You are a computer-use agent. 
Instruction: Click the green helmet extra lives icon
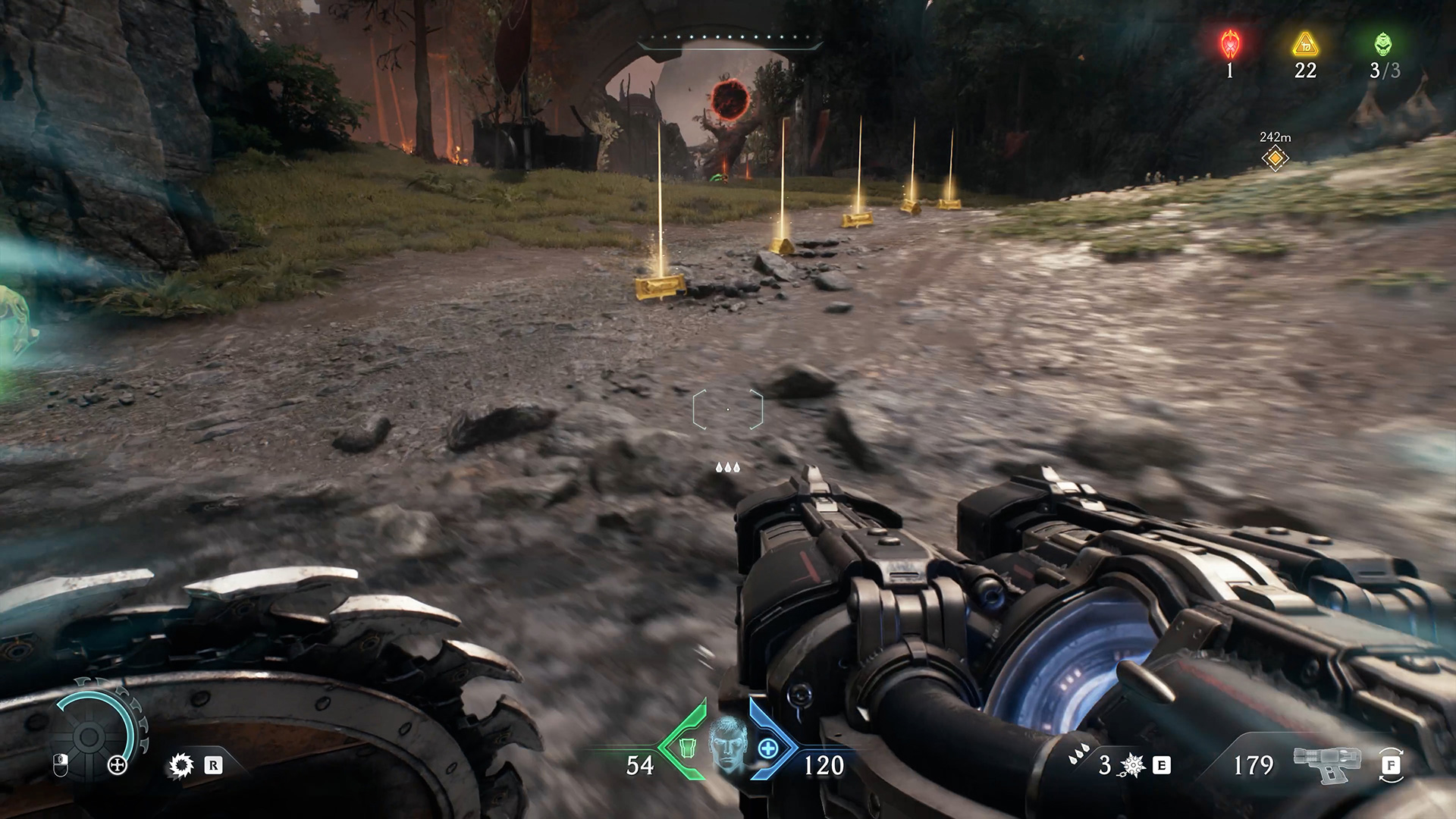pyautogui.click(x=1383, y=45)
